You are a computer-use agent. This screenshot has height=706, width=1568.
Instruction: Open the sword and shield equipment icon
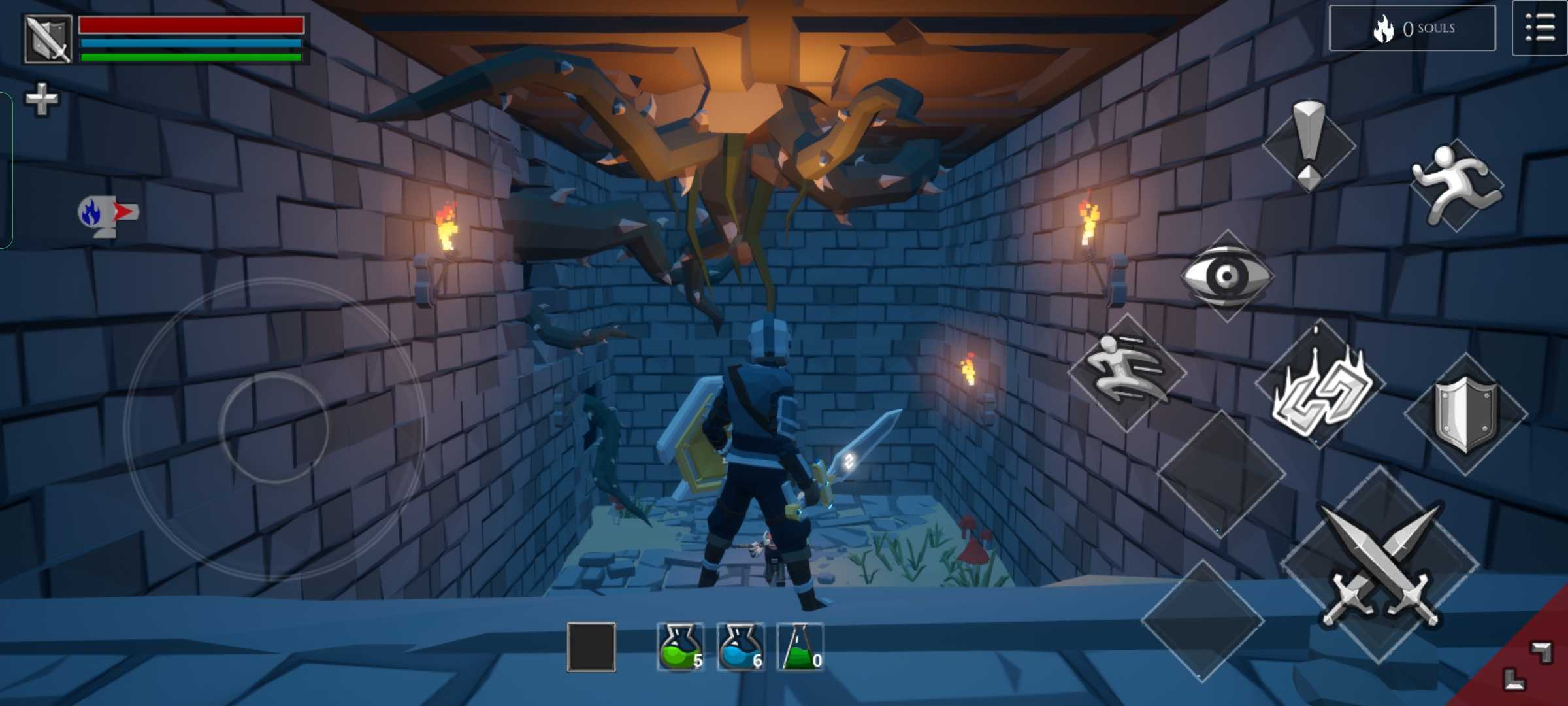pos(48,39)
